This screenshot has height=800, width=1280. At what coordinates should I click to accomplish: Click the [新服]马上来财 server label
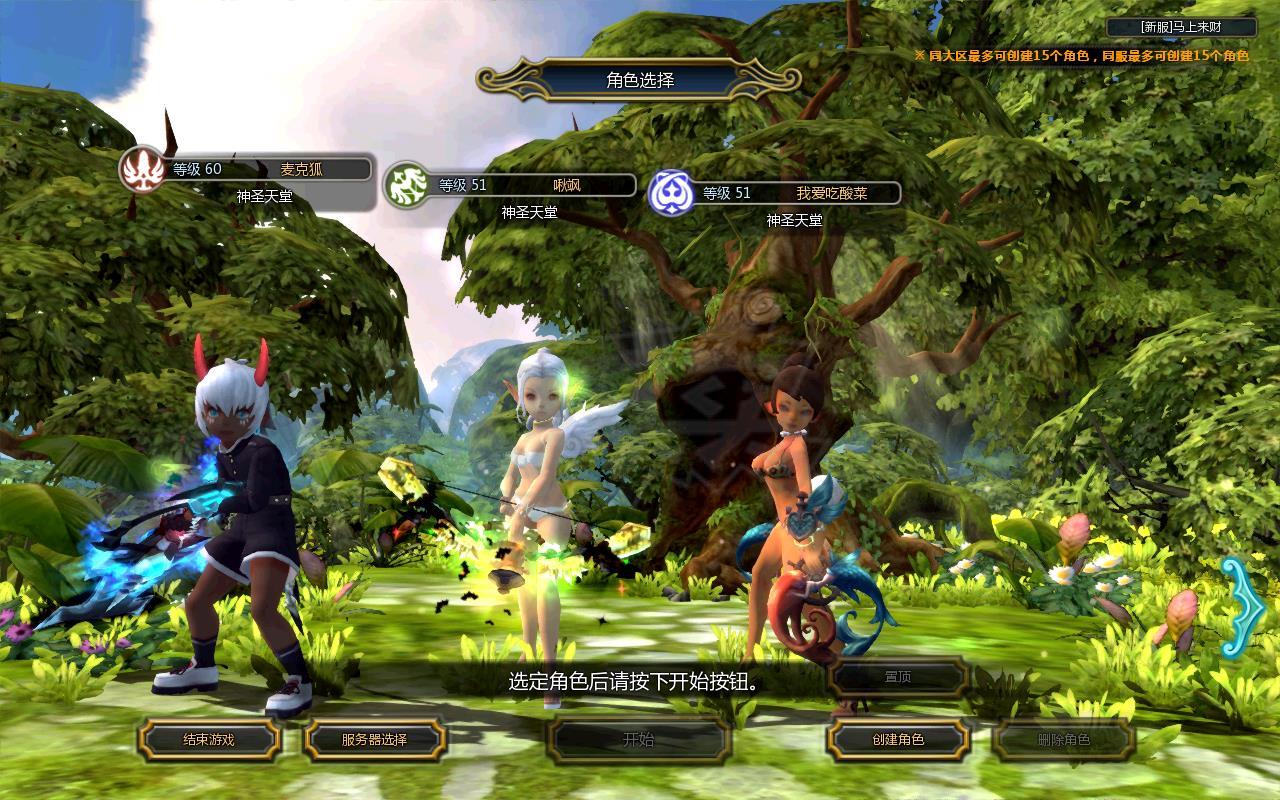tap(1181, 27)
